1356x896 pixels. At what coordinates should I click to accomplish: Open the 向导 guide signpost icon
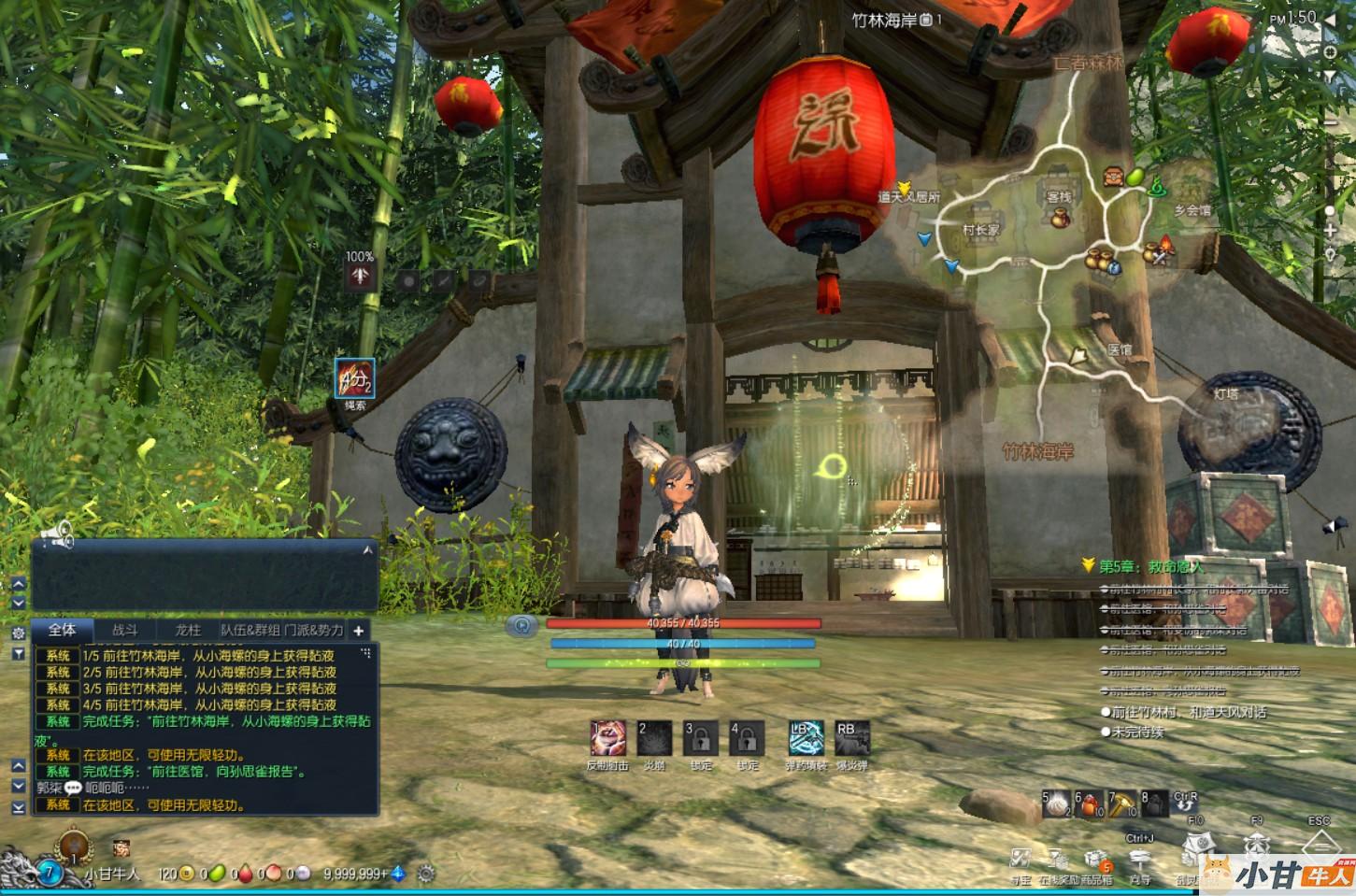1139,860
